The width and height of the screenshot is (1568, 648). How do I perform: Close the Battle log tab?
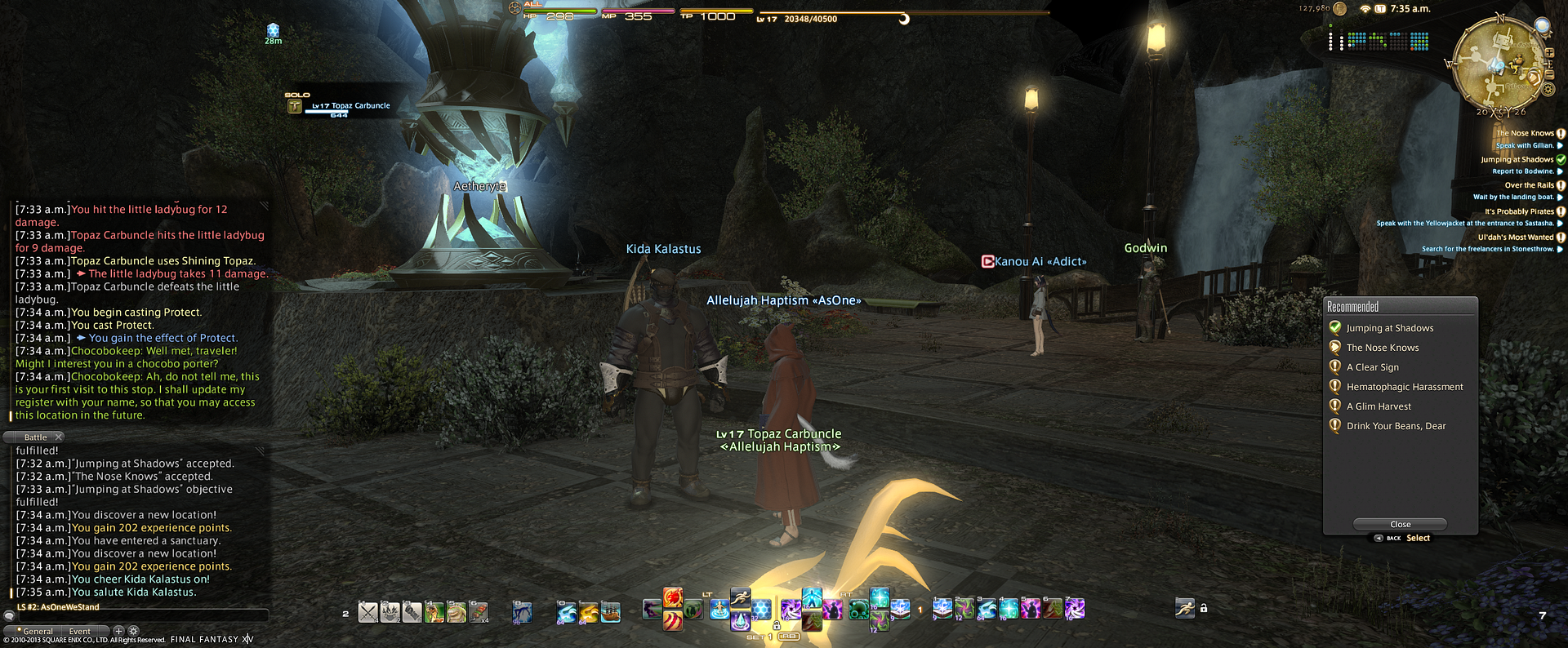coord(59,437)
